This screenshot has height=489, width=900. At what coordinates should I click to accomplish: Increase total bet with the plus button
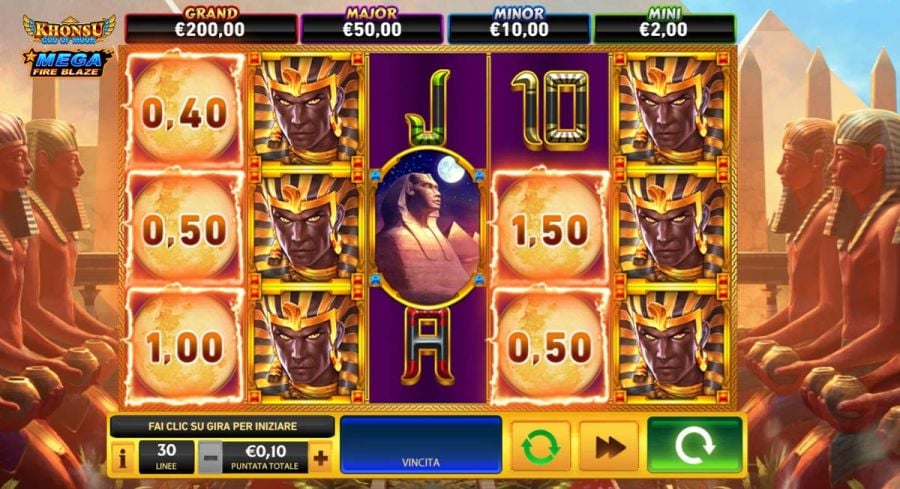click(320, 459)
